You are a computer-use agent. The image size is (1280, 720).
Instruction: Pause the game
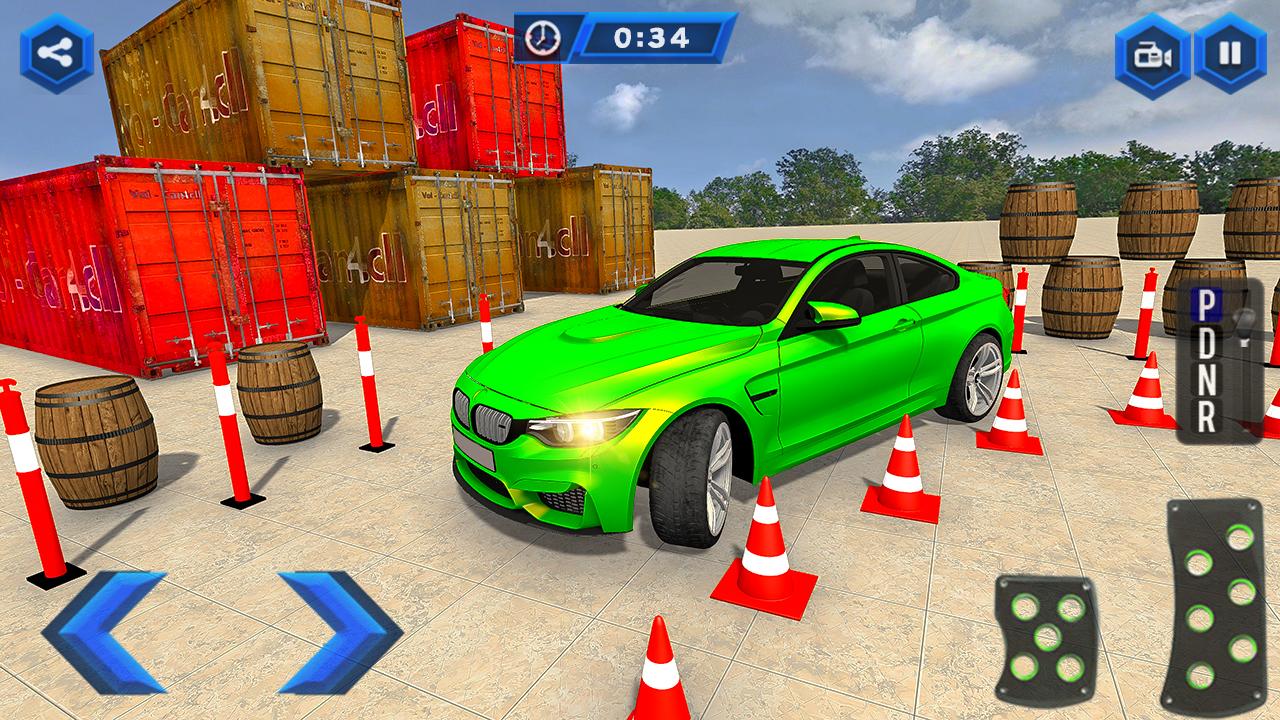click(x=1230, y=53)
